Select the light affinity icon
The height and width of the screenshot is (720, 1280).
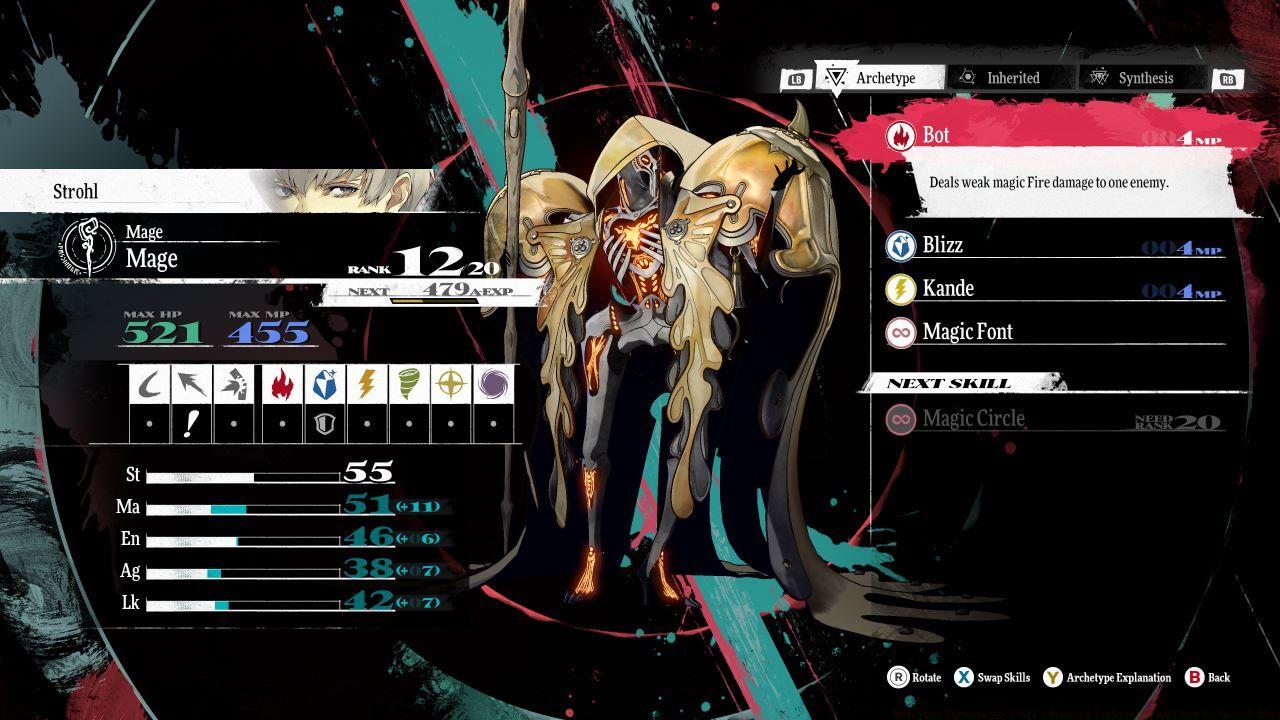pos(451,384)
